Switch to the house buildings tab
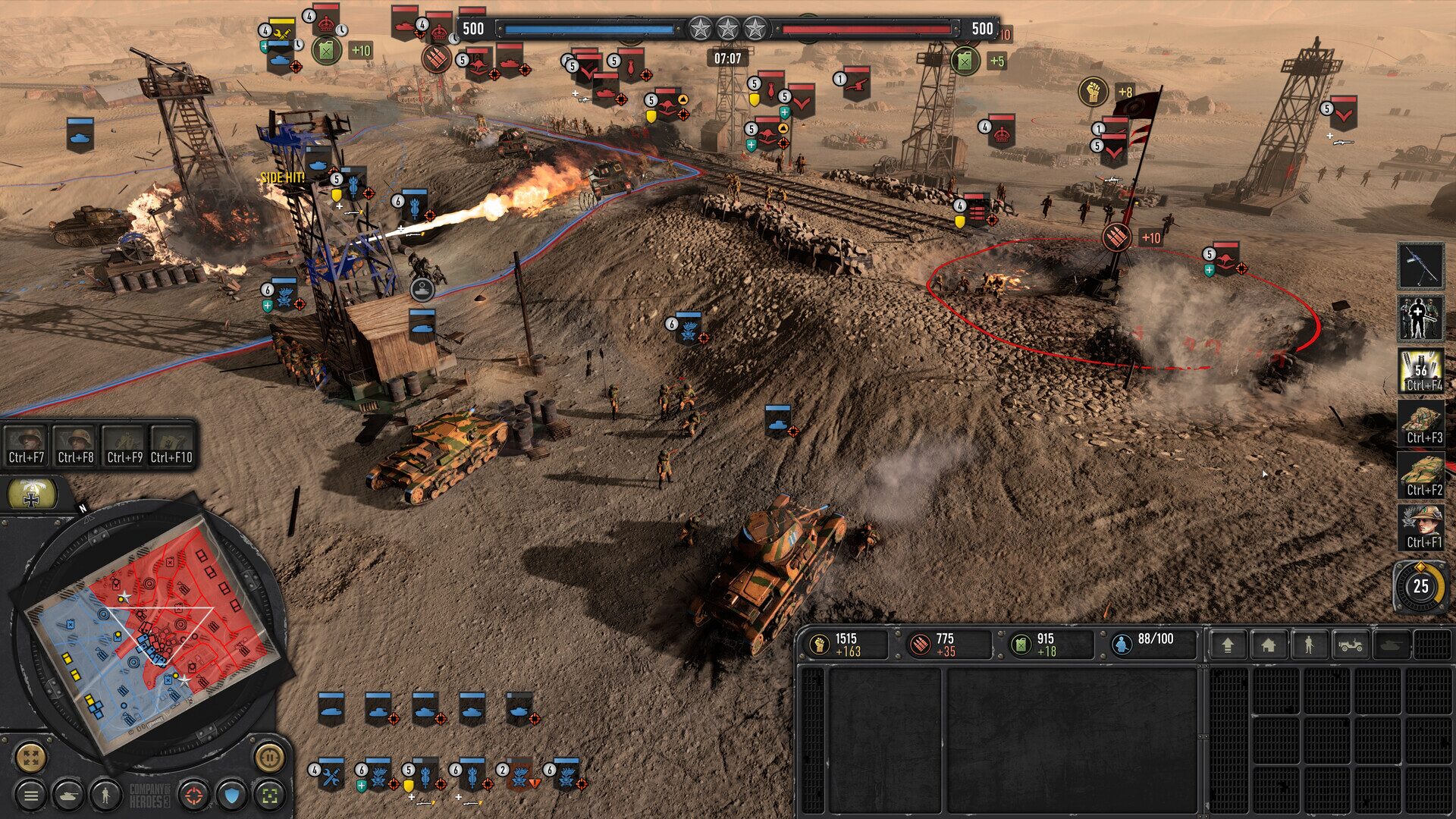 coord(1268,645)
